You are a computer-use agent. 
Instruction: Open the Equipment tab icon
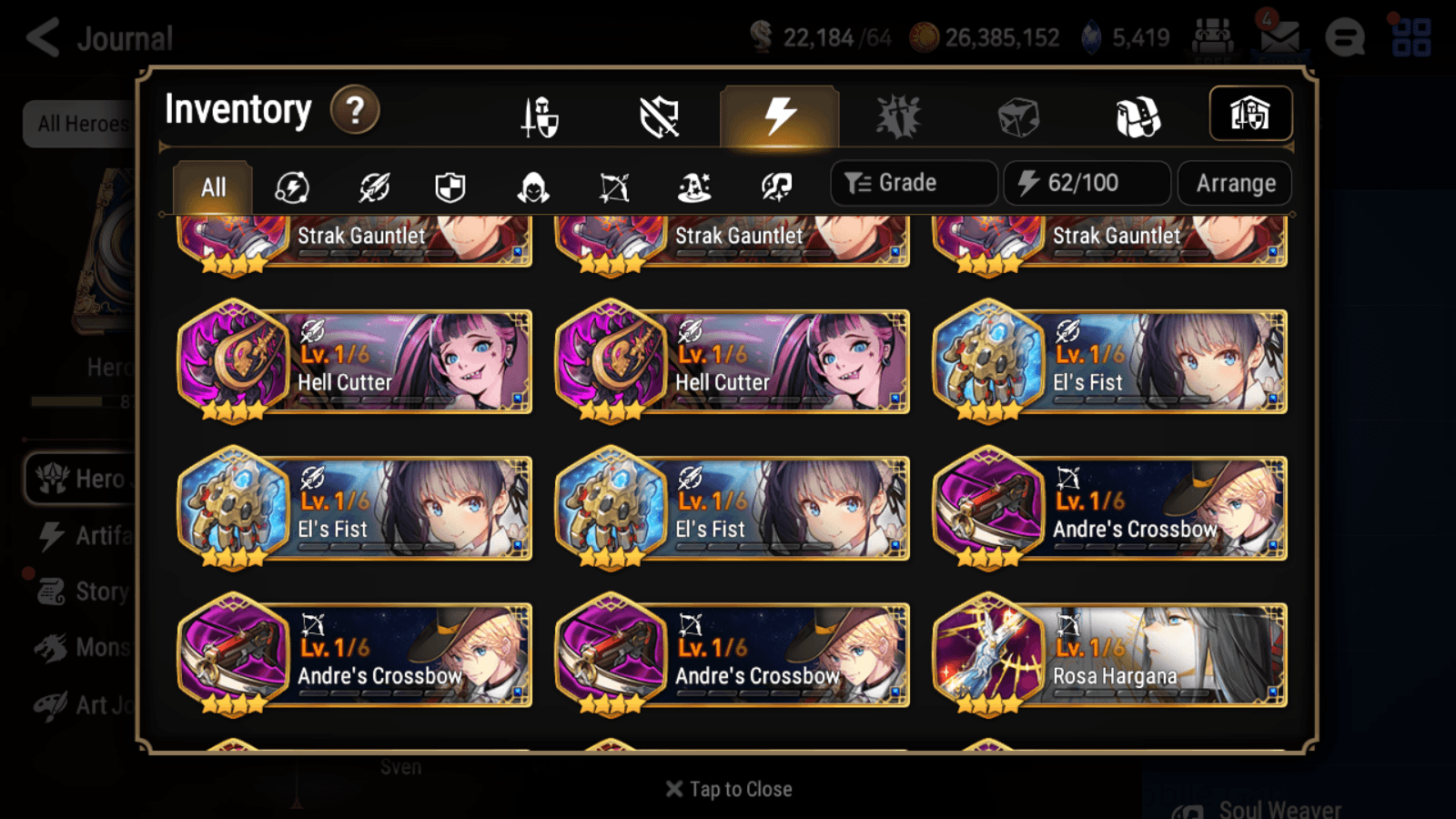(540, 116)
